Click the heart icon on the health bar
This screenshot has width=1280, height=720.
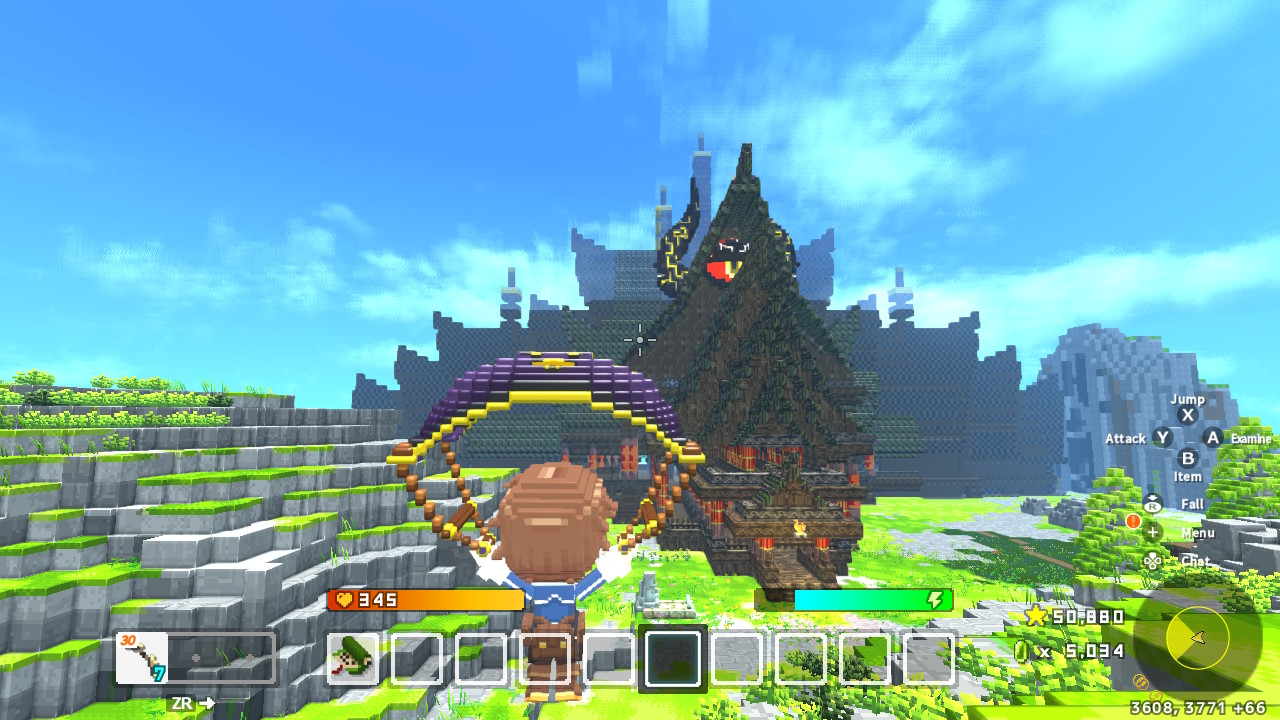[x=344, y=601]
